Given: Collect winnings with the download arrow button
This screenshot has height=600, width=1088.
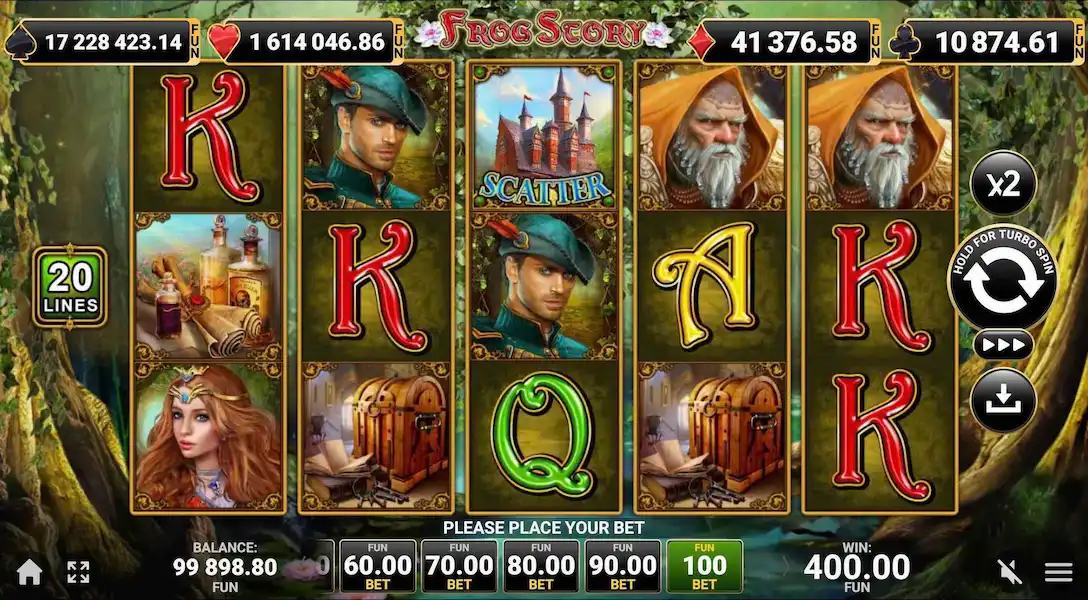Looking at the screenshot, I should [1002, 400].
